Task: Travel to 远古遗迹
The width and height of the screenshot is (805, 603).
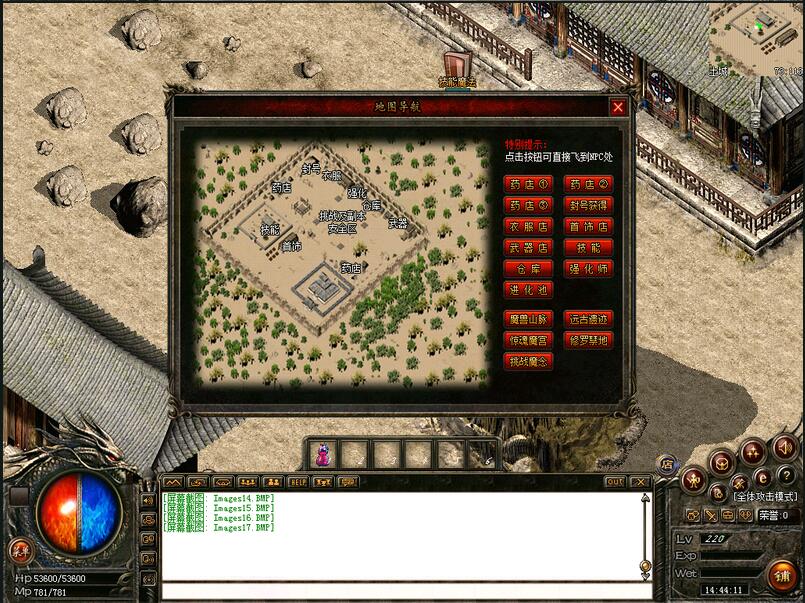Action: [x=589, y=319]
